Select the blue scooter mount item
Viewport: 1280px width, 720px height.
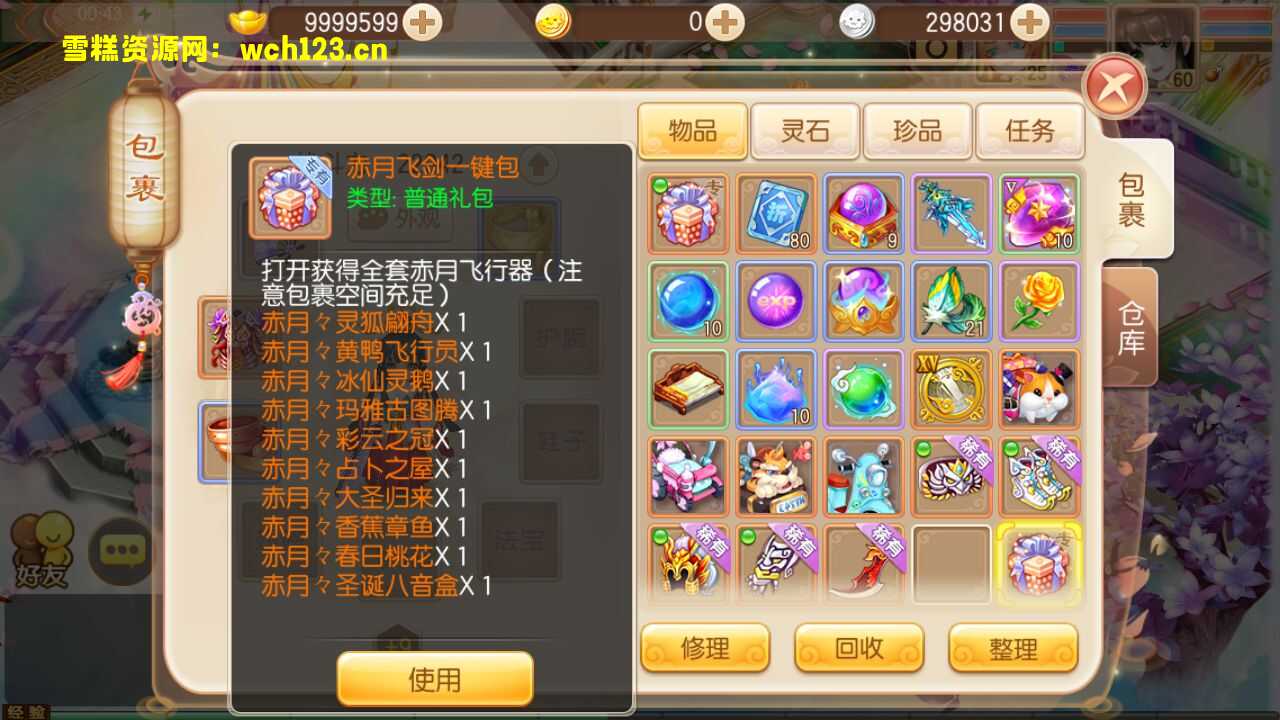pyautogui.click(x=863, y=478)
